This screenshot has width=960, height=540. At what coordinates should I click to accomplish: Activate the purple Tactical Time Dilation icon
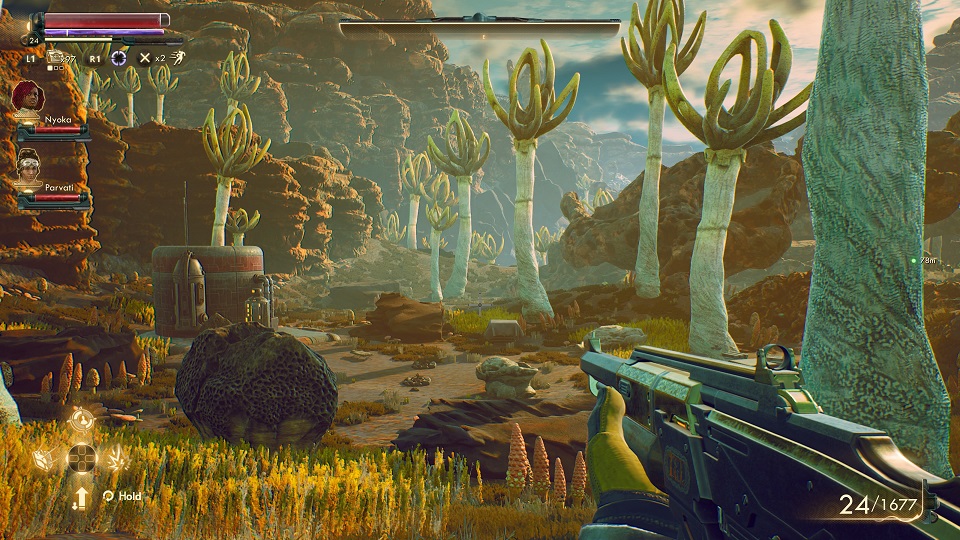[x=119, y=58]
